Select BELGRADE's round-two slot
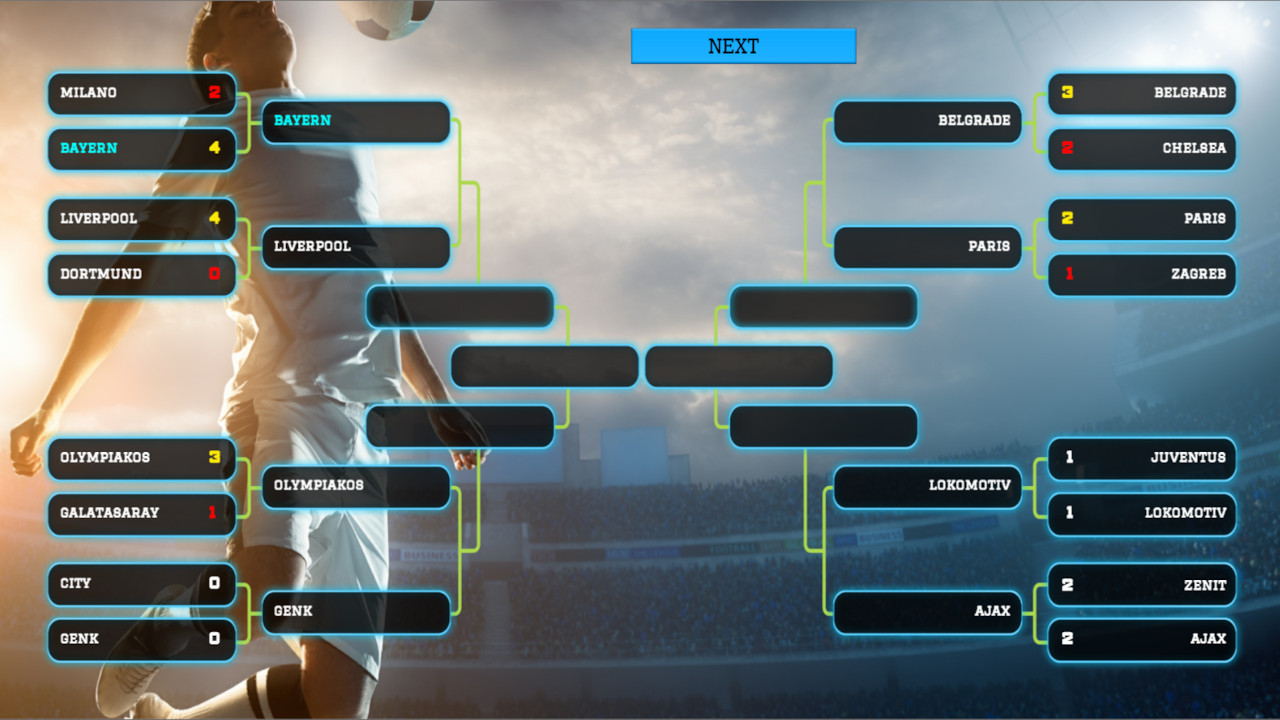 click(926, 122)
